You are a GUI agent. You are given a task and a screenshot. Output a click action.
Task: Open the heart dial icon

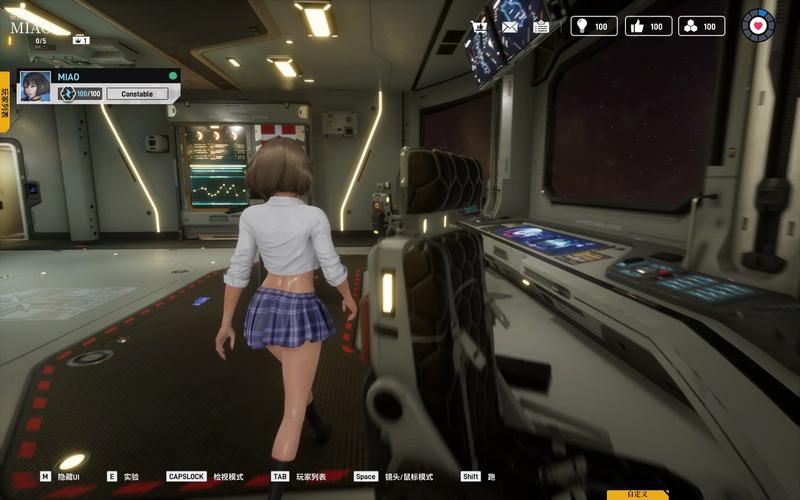(758, 25)
